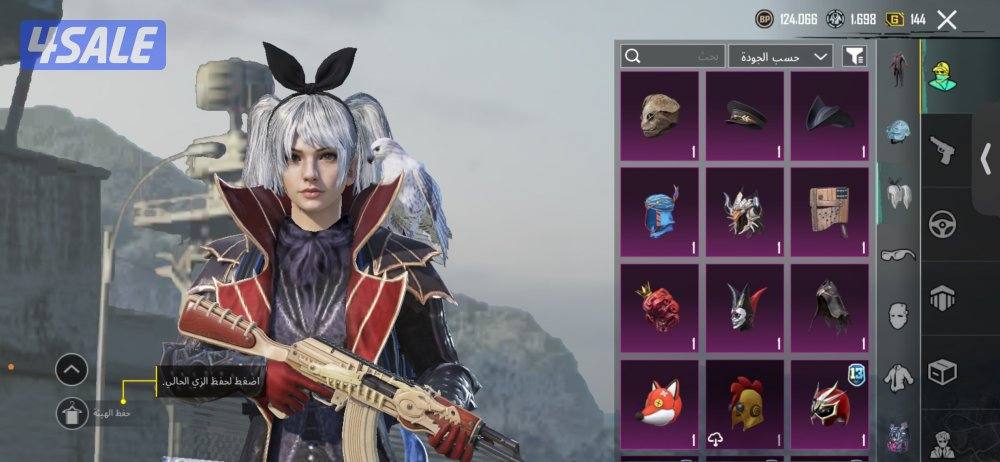The image size is (1000, 462).
Task: Switch to the glasses subcategory
Action: click(898, 254)
